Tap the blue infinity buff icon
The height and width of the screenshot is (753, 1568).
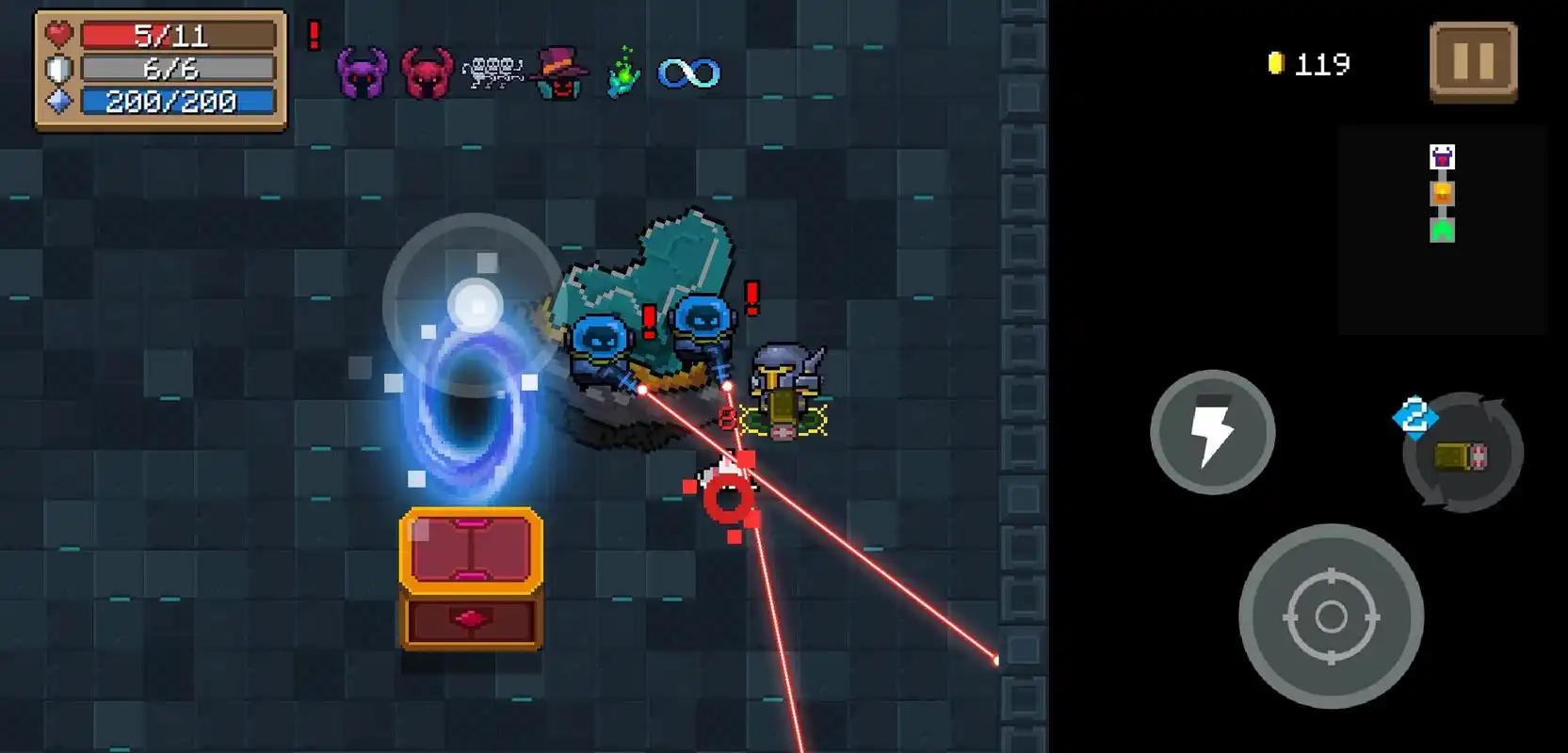[688, 72]
